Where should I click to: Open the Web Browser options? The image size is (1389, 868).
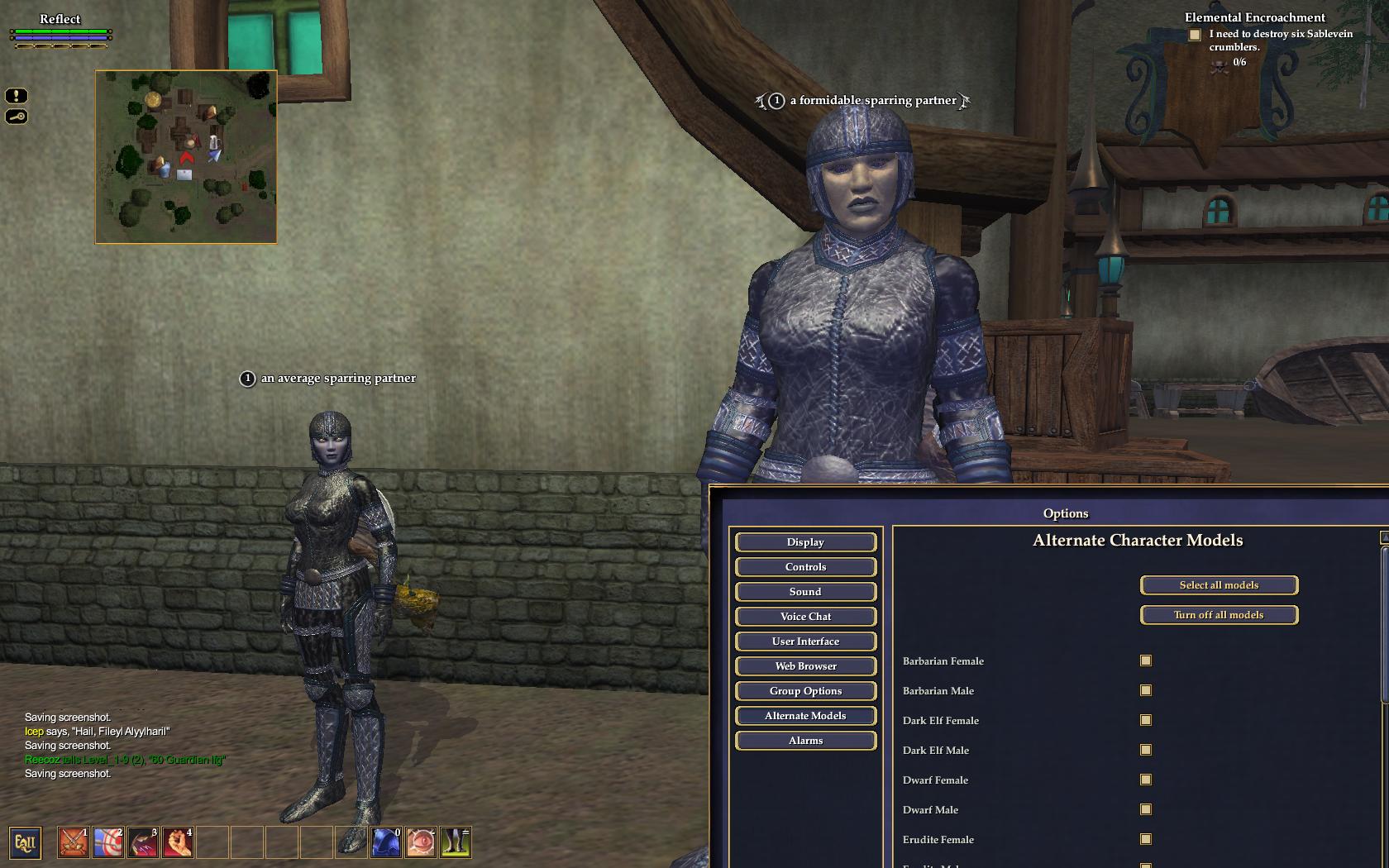[x=805, y=666]
